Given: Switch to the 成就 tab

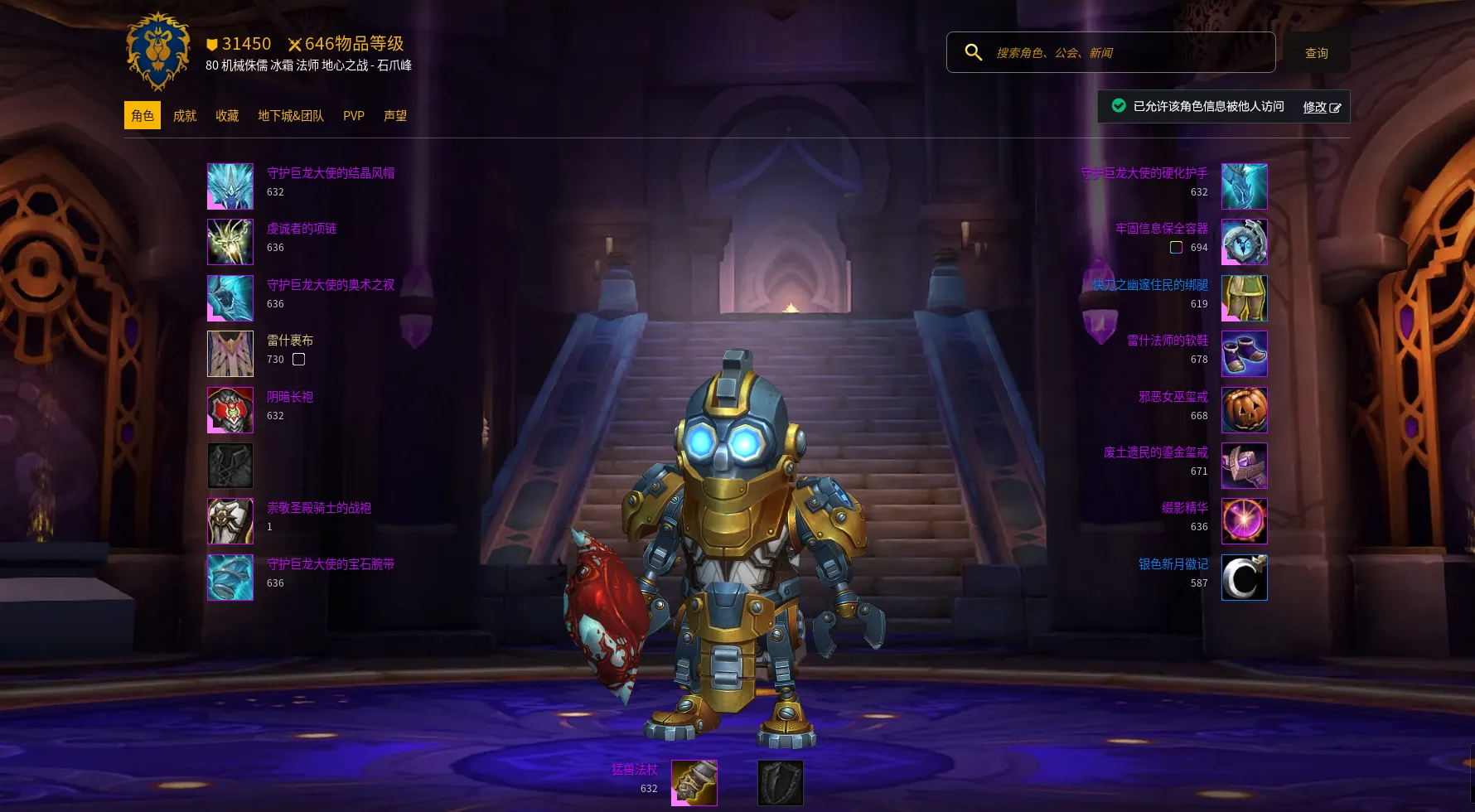Looking at the screenshot, I should tap(184, 116).
